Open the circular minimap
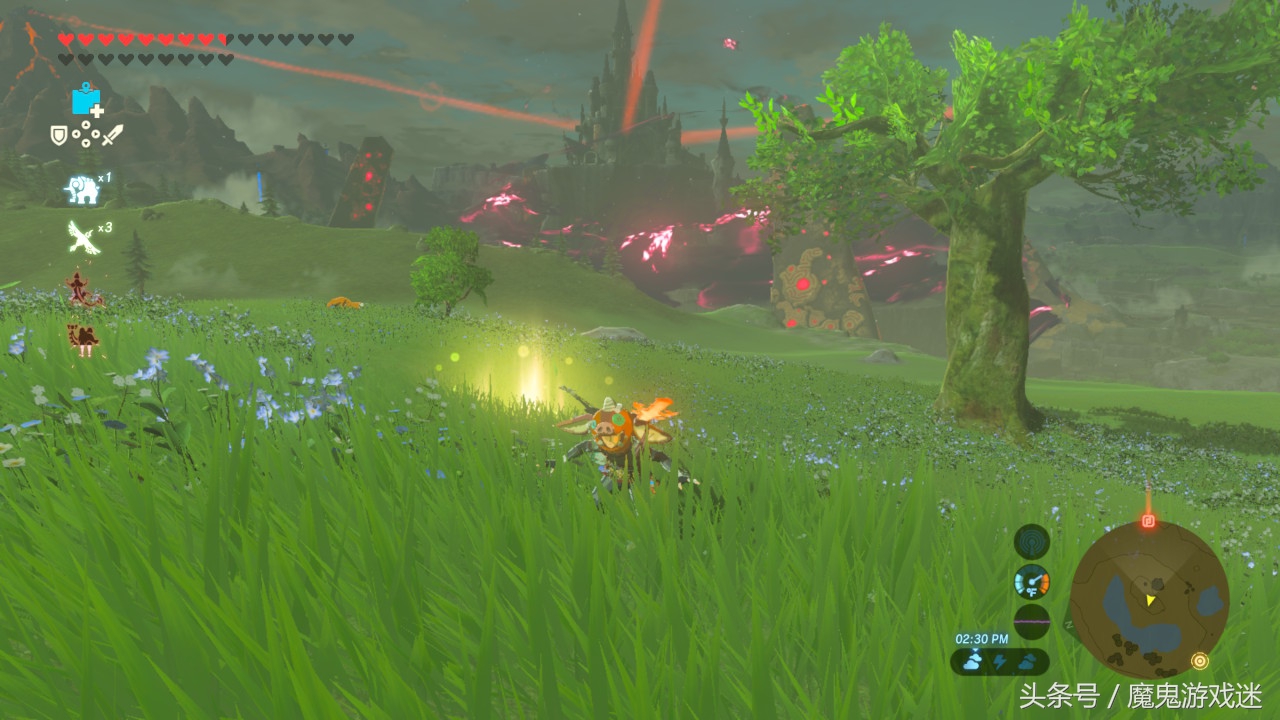1280x720 pixels. (1149, 599)
